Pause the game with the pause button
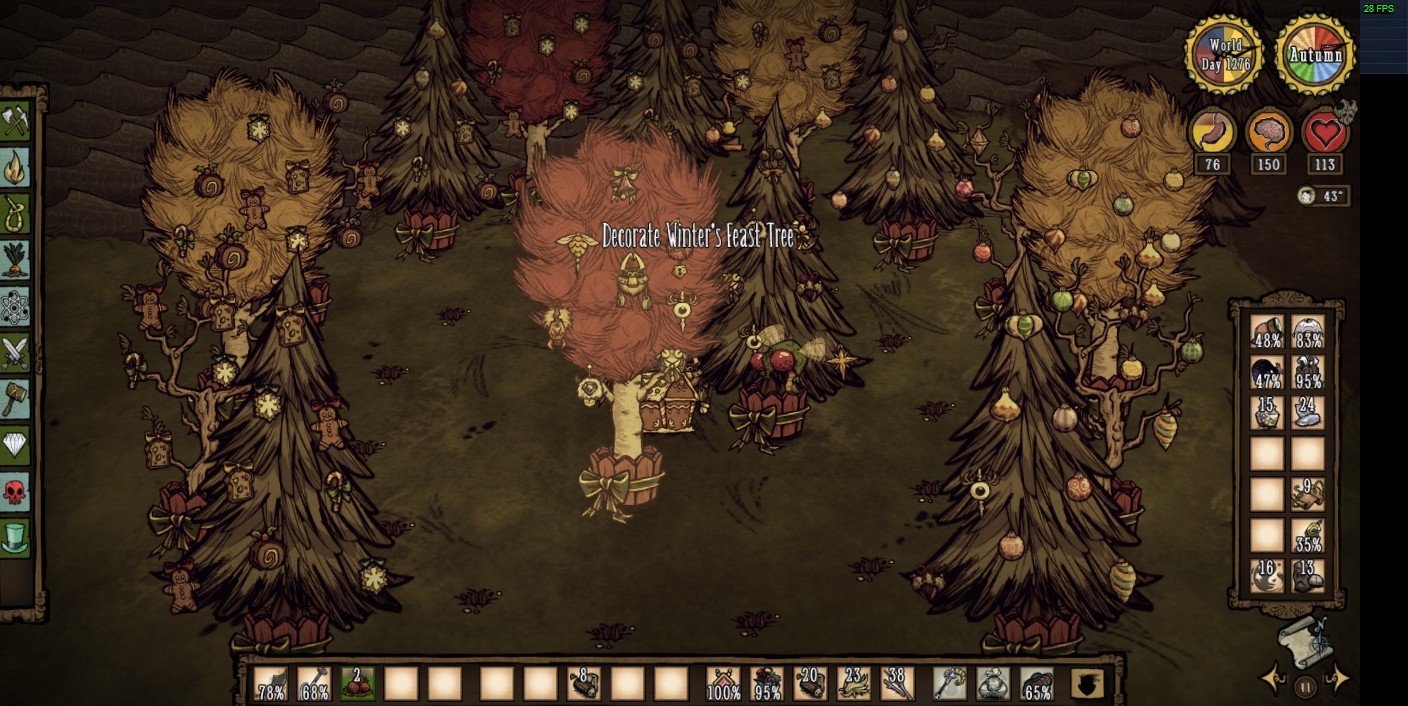Screen dimensions: 1408x706 click(x=1305, y=687)
